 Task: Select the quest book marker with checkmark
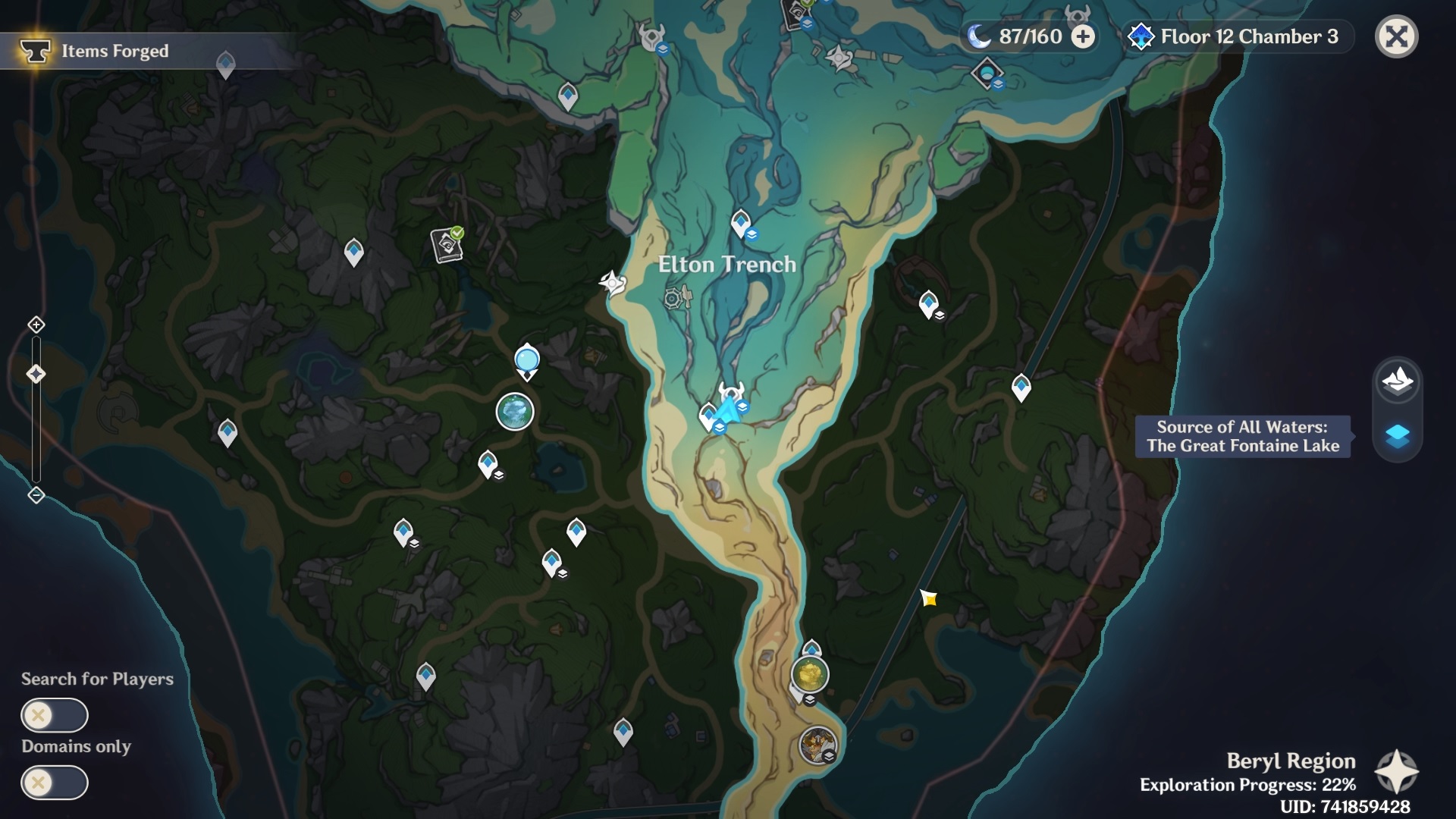(447, 244)
